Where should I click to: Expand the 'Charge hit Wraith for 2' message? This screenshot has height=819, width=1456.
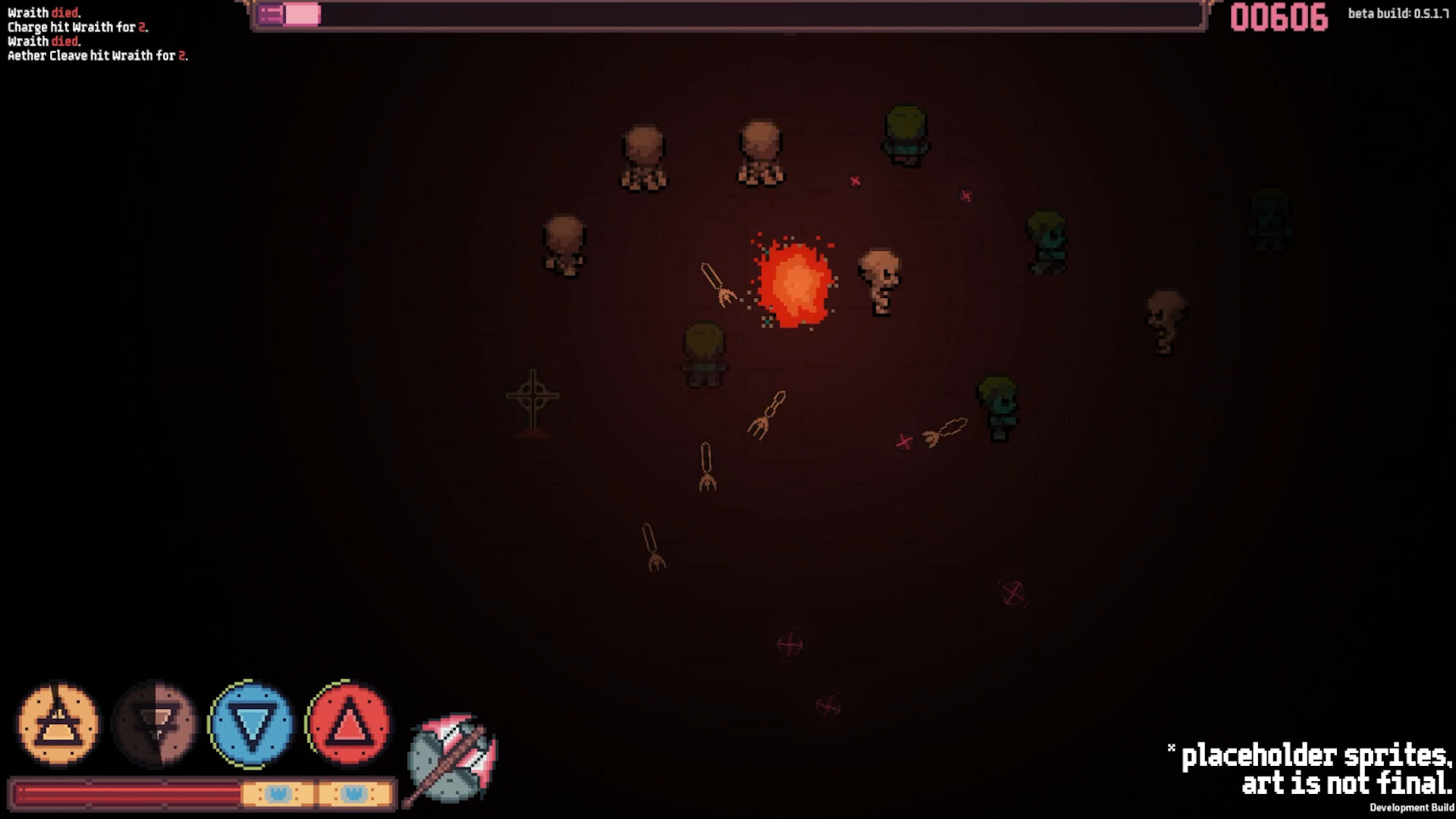76,26
